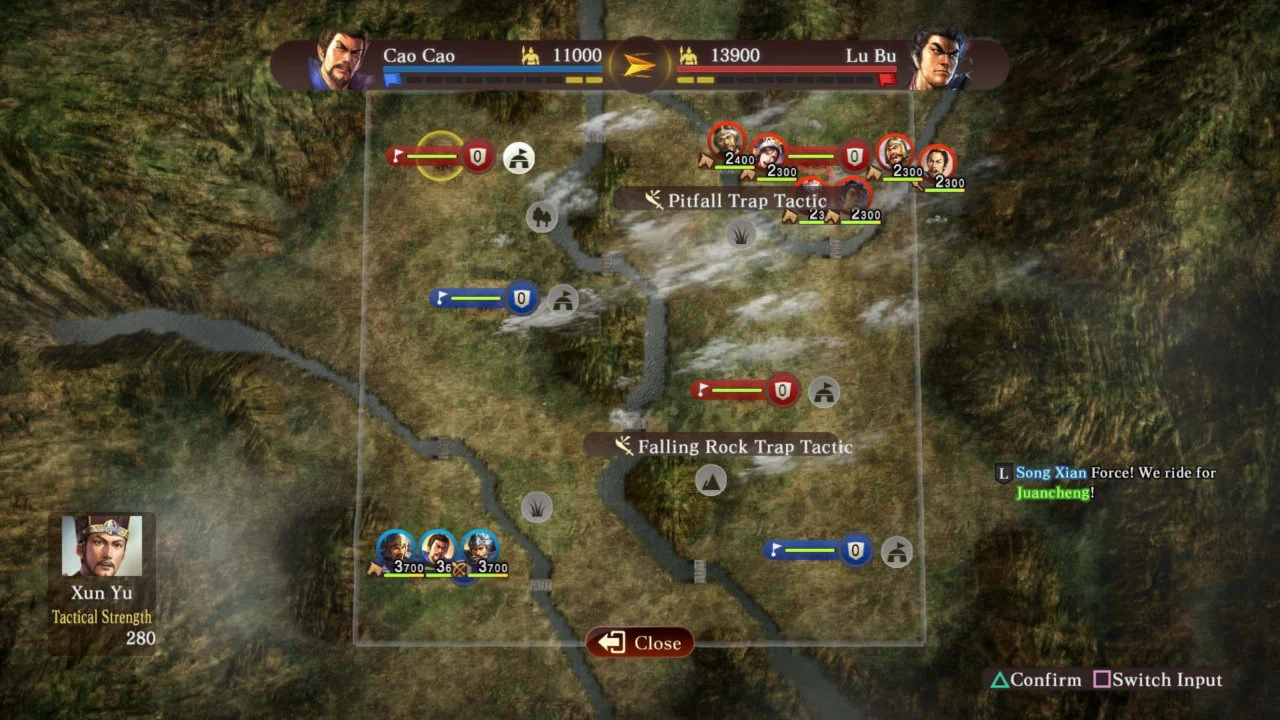Select the red enemy unit showing 2400 troops
Viewport: 1280px width, 720px height.
pos(727,140)
